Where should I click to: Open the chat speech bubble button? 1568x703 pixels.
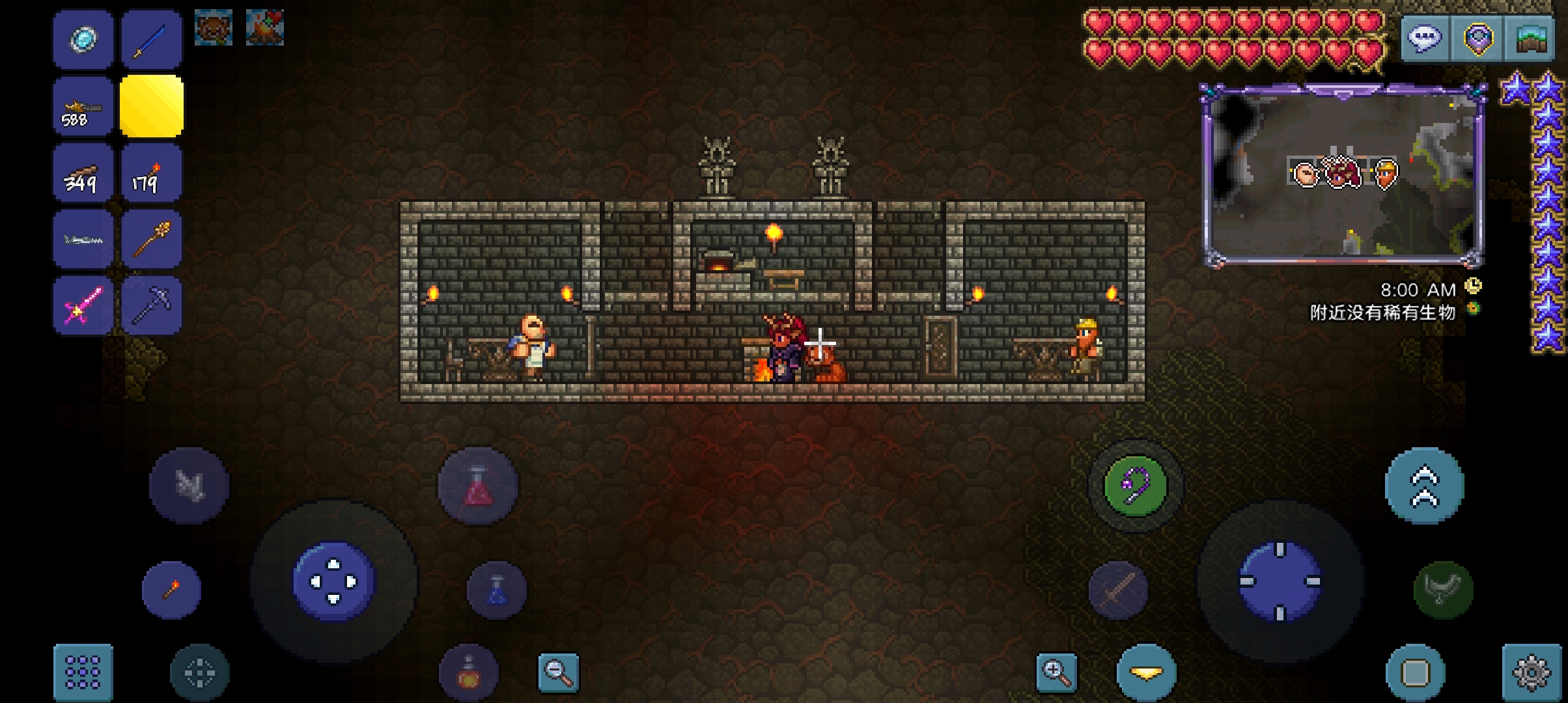tap(1425, 39)
